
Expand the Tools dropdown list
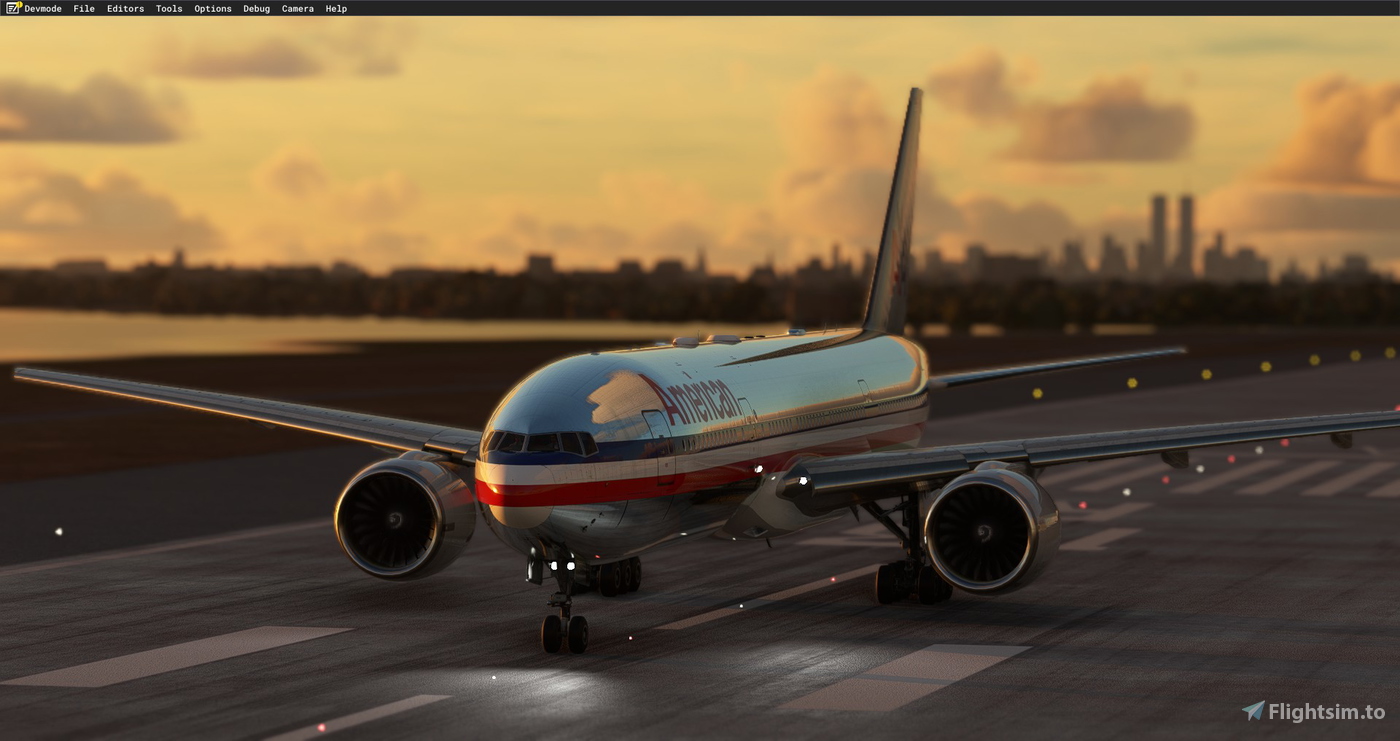tap(168, 8)
